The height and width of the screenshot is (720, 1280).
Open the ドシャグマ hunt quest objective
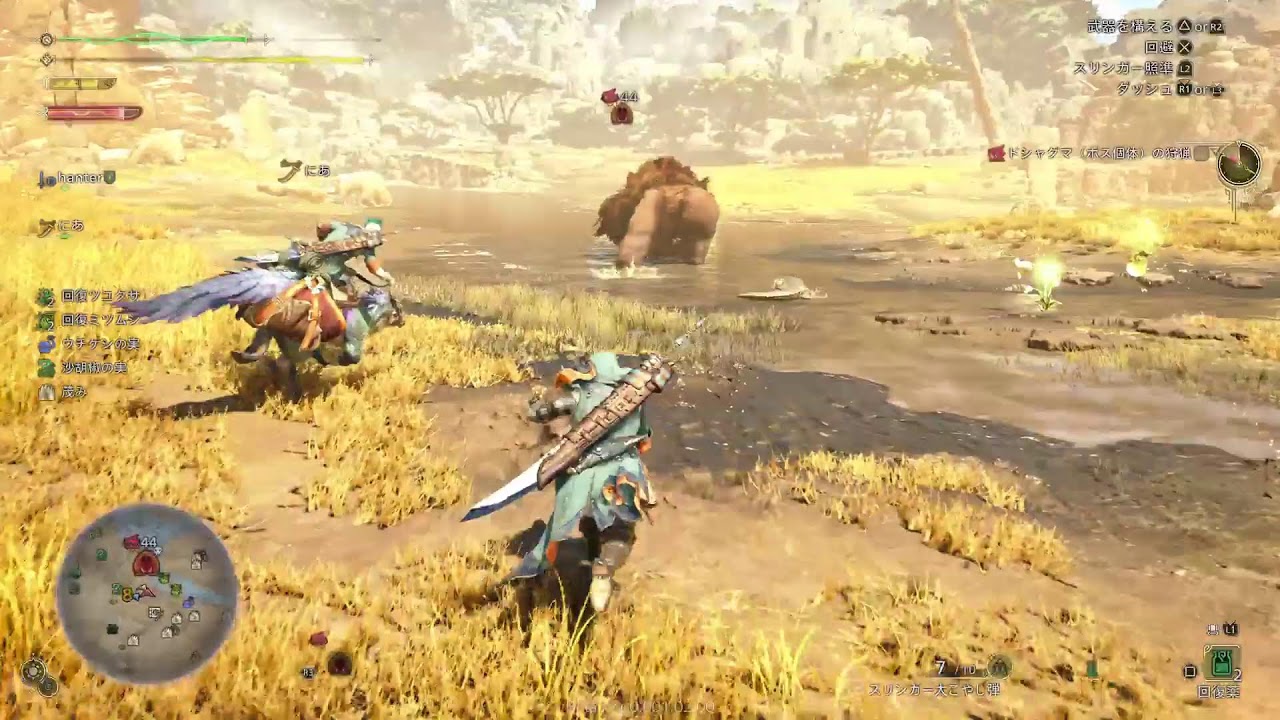coord(1090,153)
